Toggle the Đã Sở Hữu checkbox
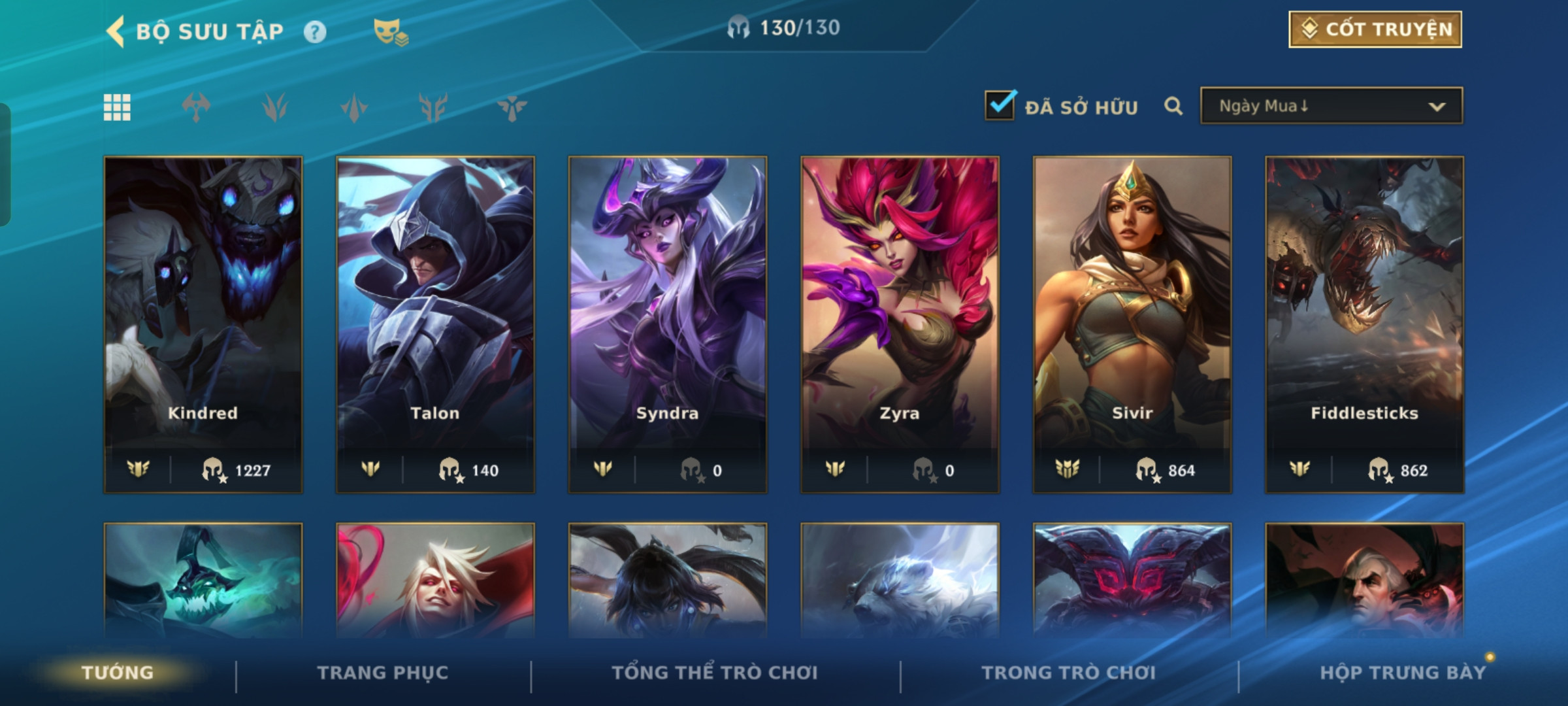 (x=1000, y=106)
